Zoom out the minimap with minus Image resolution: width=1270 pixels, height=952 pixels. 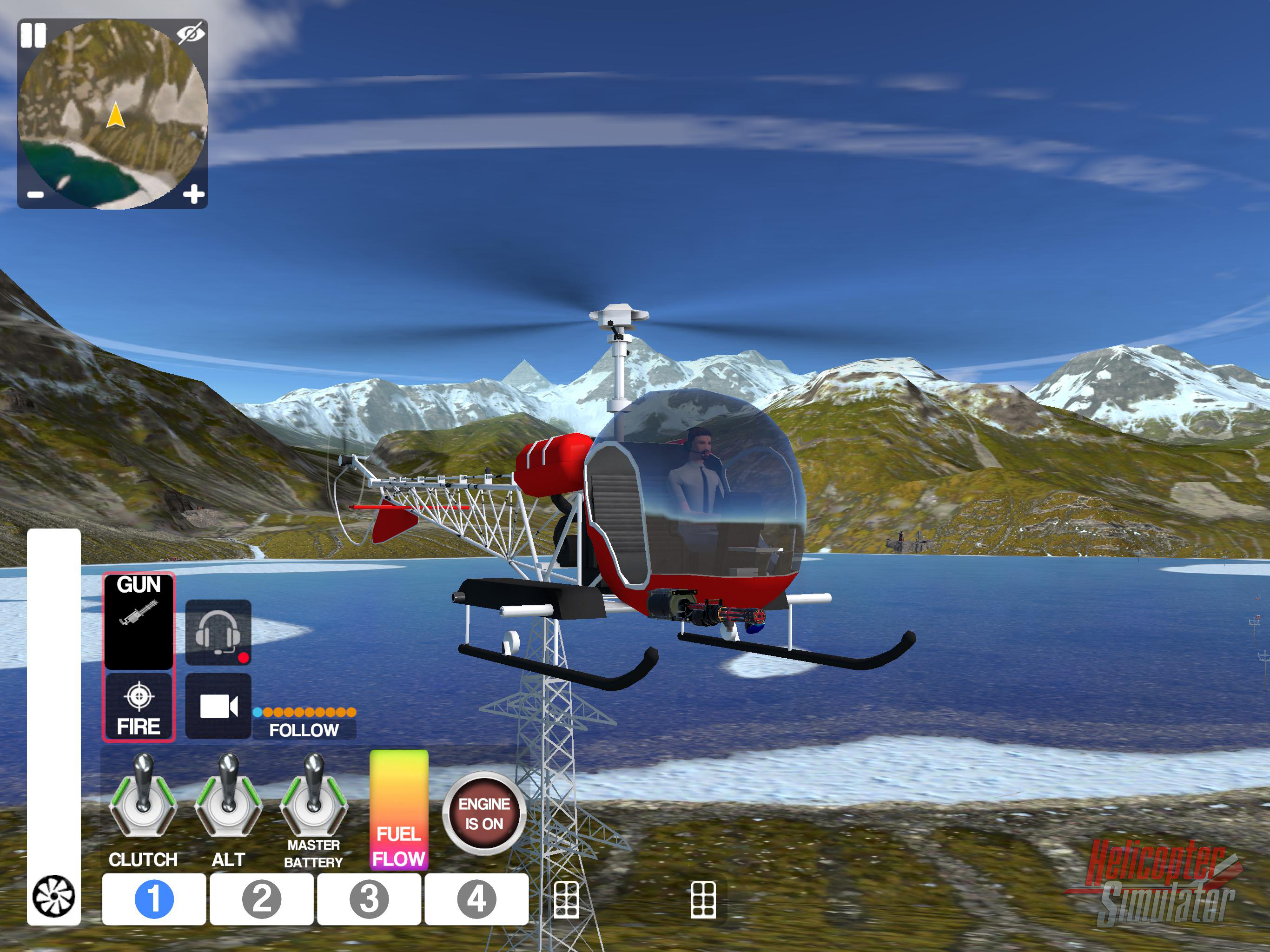[x=36, y=195]
